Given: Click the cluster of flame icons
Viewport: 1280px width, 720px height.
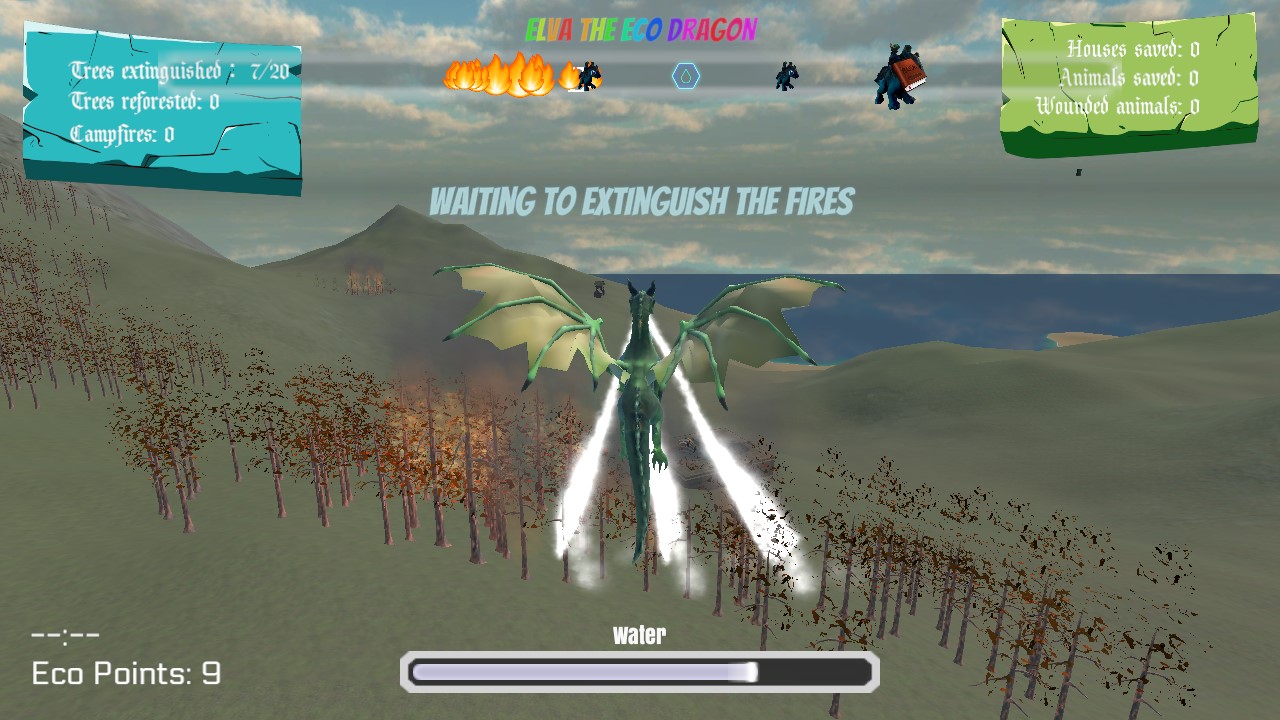Looking at the screenshot, I should pos(500,75).
